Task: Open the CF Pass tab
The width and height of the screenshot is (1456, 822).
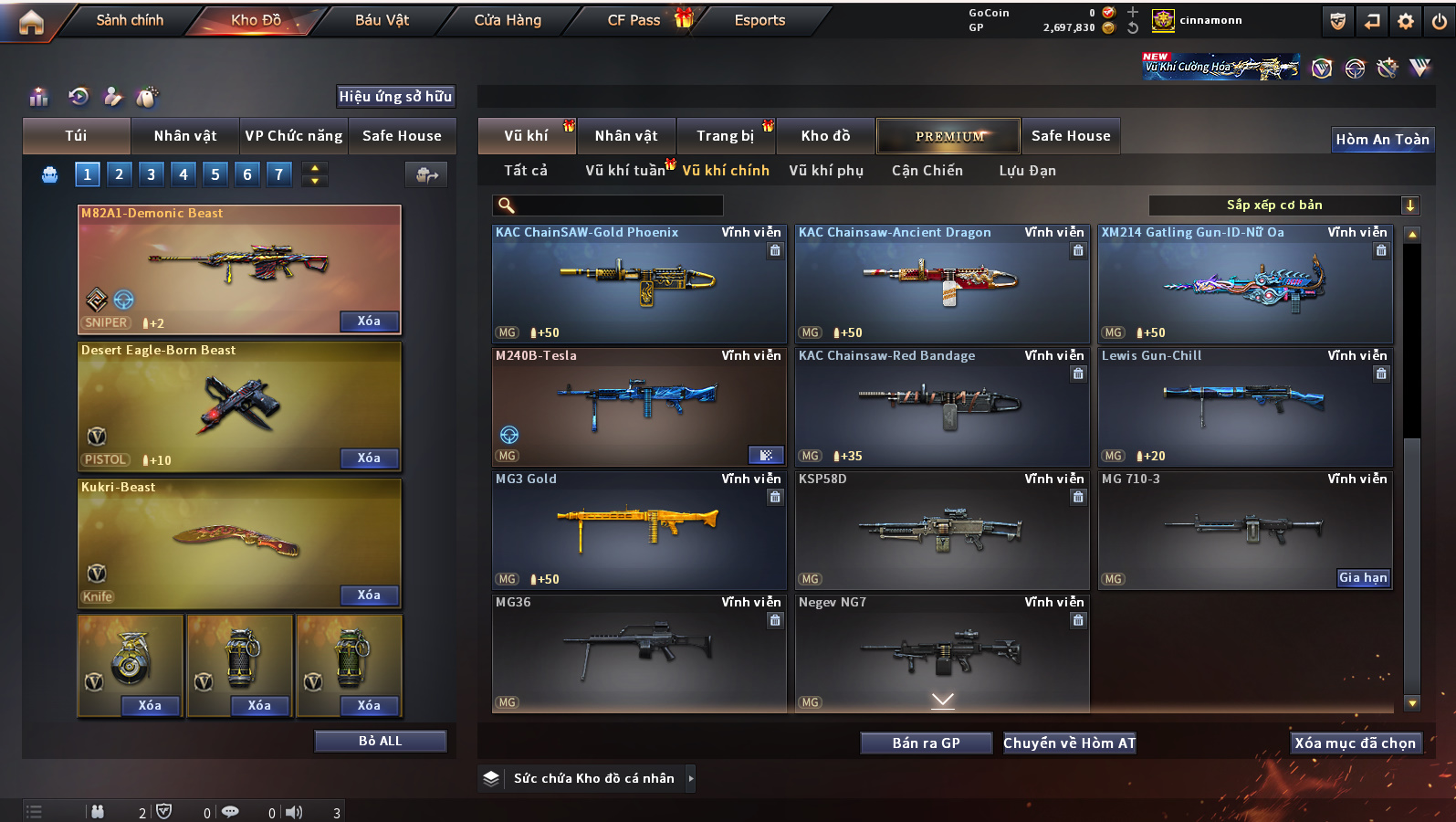Action: (x=634, y=20)
